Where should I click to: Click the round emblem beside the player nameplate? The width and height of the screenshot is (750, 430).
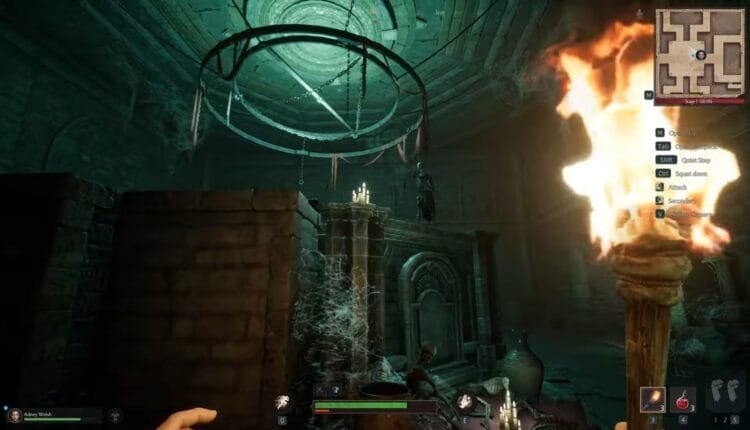pos(115,414)
